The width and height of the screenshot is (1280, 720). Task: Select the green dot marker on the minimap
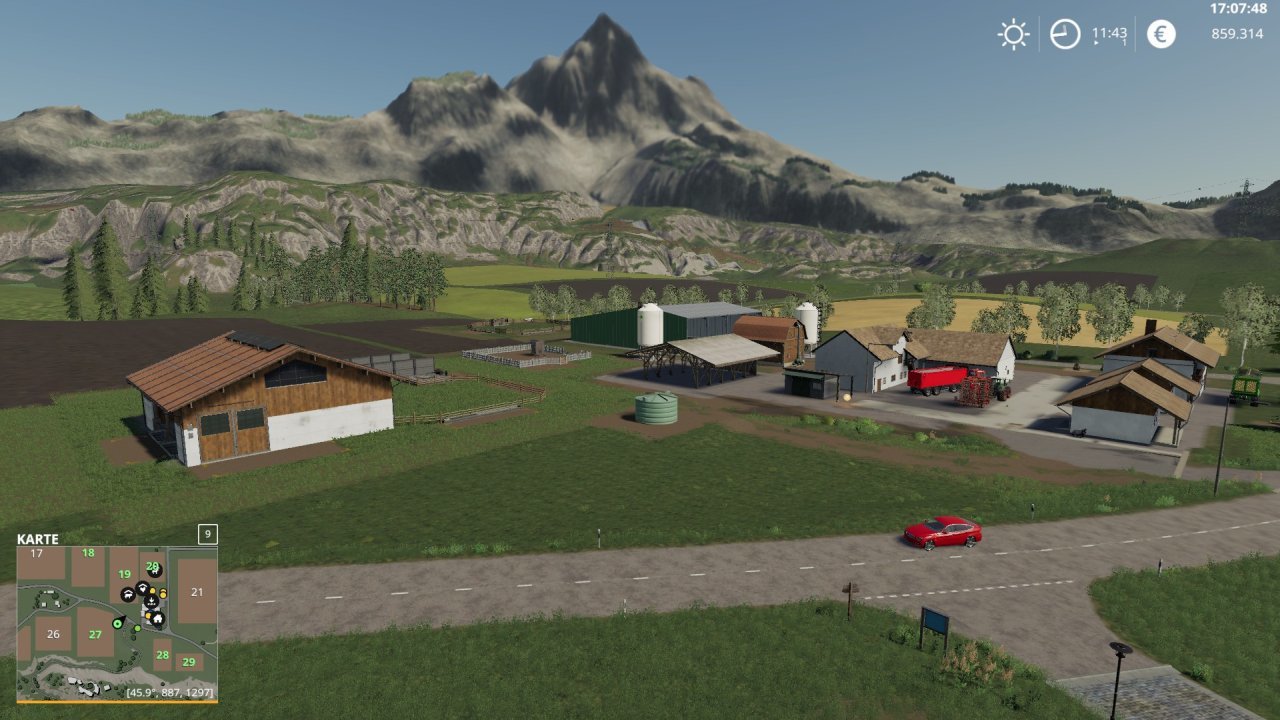137,629
